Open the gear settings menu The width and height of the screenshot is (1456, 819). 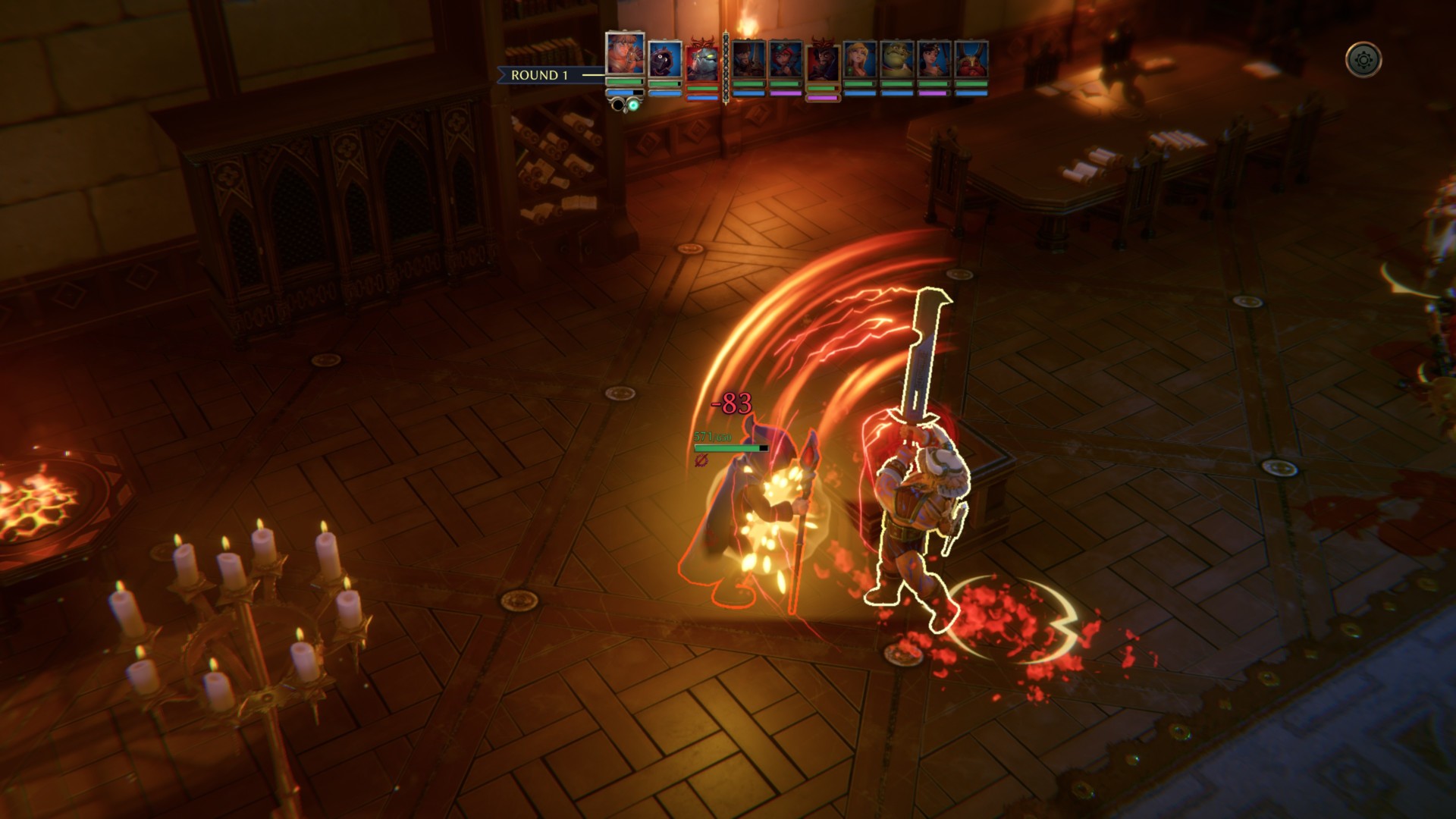1363,60
